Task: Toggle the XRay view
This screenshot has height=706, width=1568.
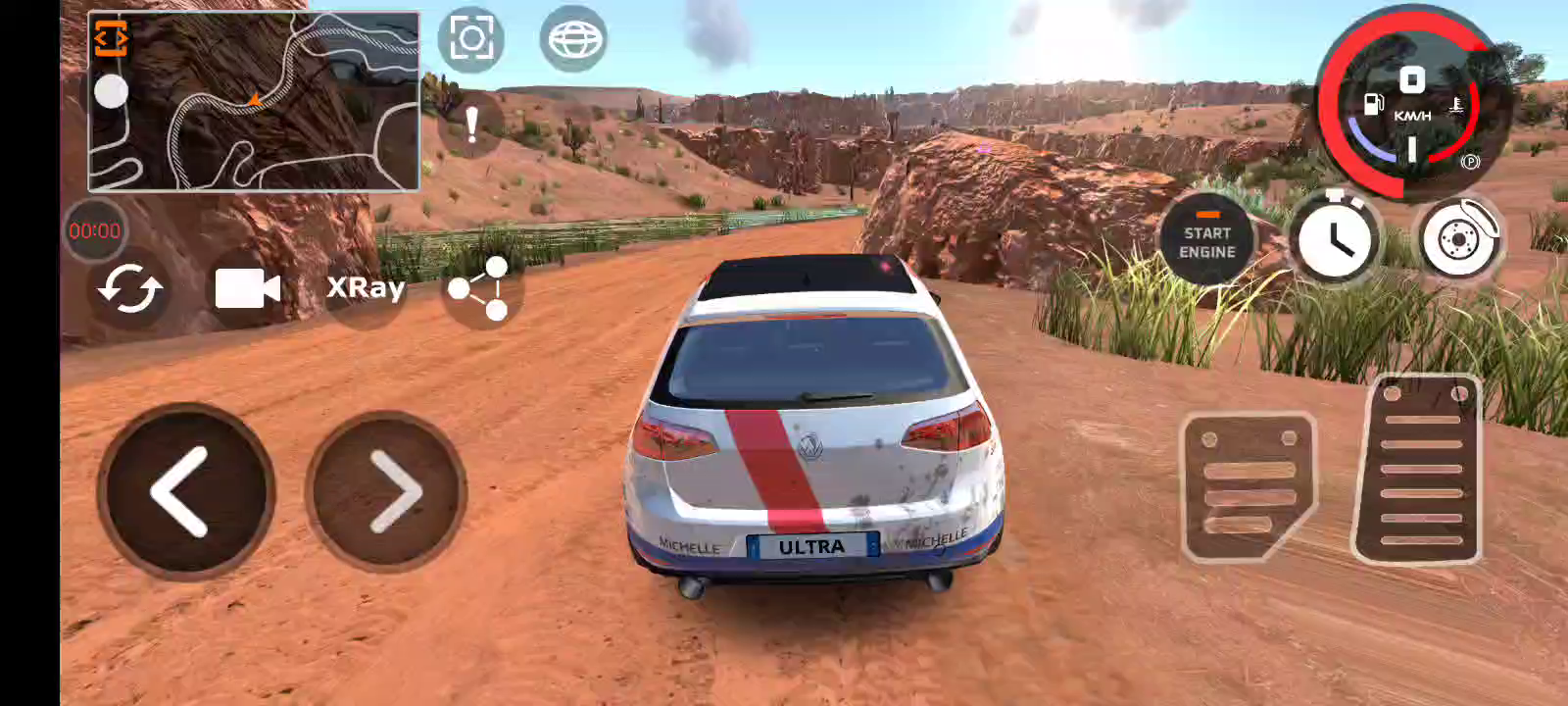Action: click(365, 287)
